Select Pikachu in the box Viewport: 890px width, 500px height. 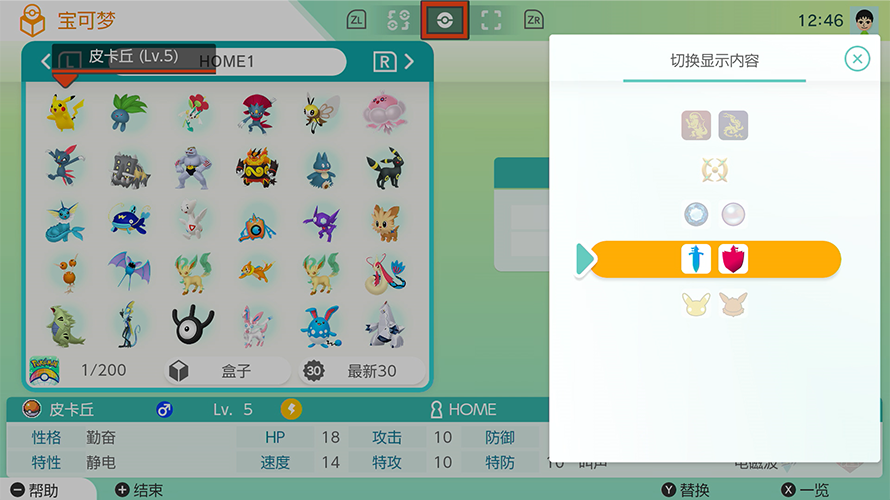(65, 112)
